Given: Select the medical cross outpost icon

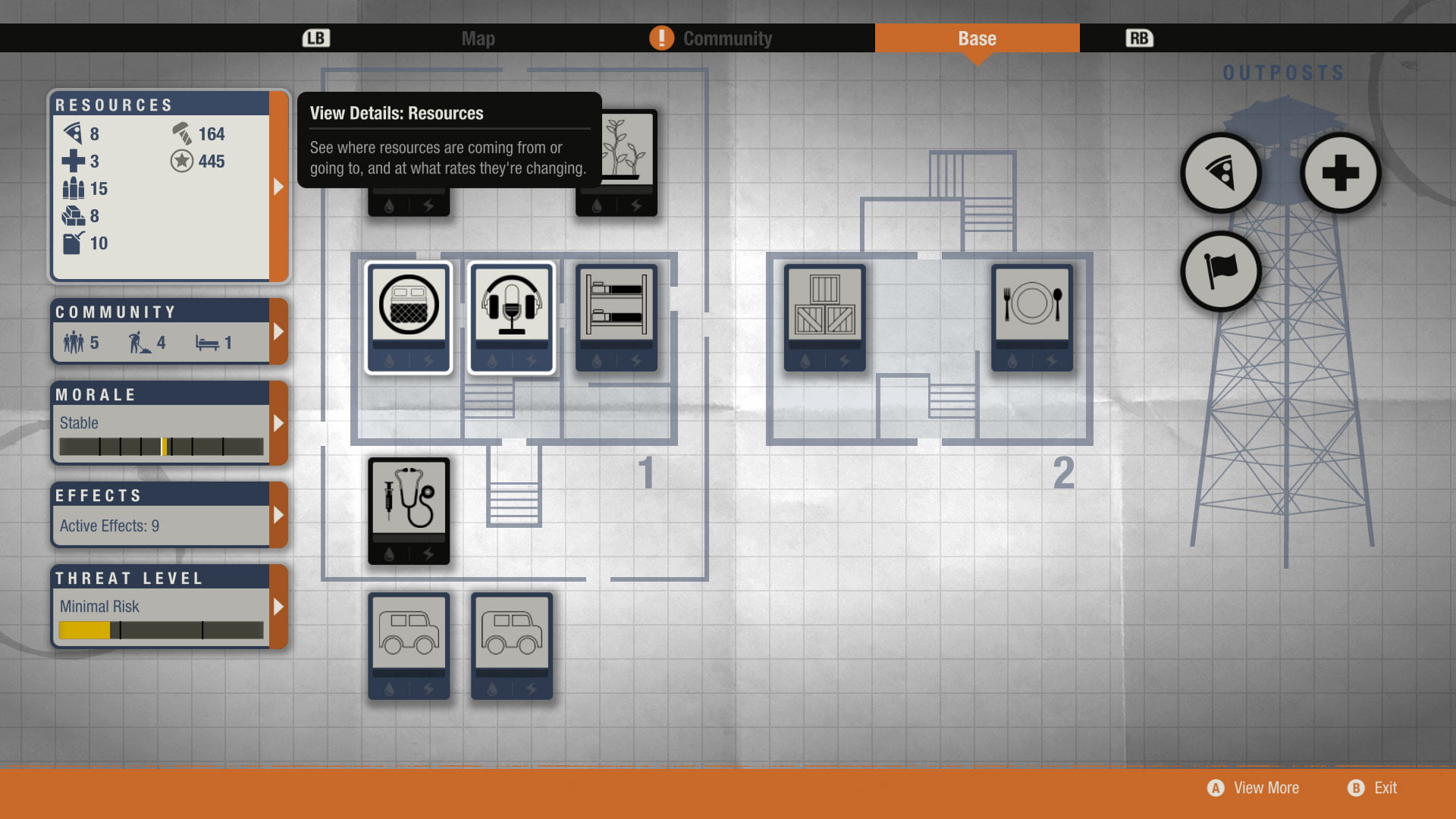Looking at the screenshot, I should click(x=1340, y=174).
